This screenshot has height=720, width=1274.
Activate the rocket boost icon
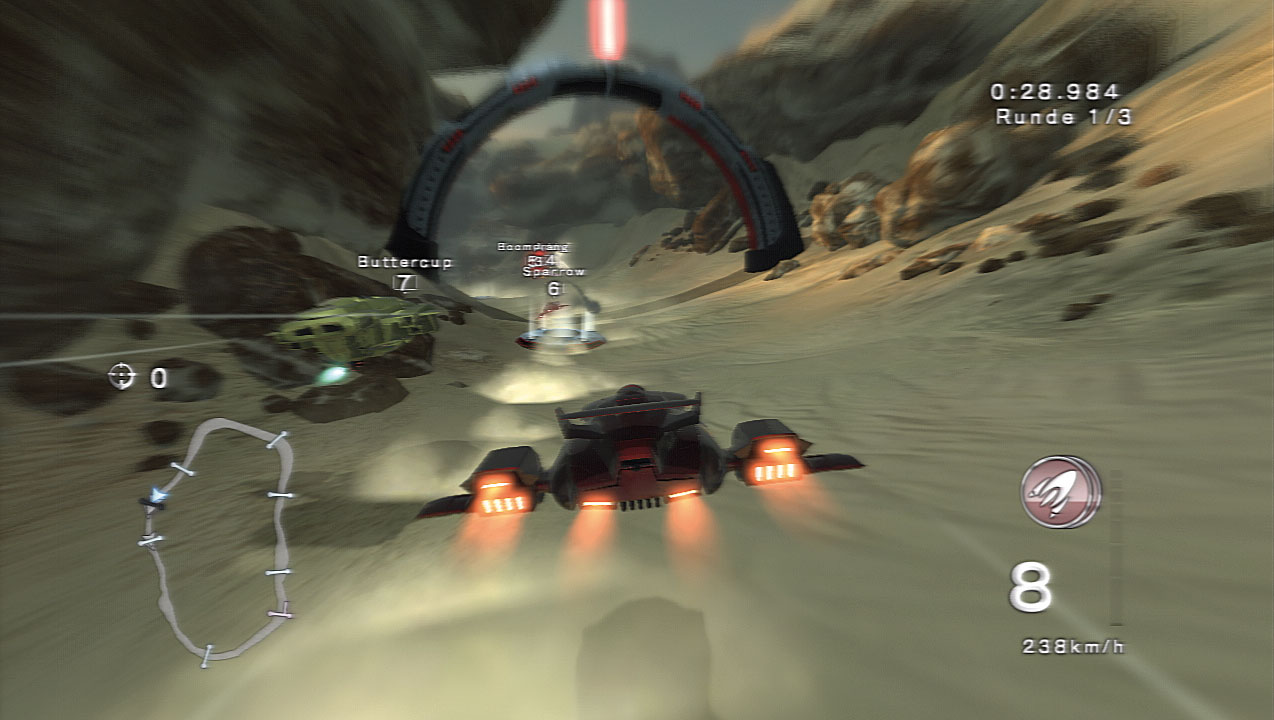[x=1059, y=492]
